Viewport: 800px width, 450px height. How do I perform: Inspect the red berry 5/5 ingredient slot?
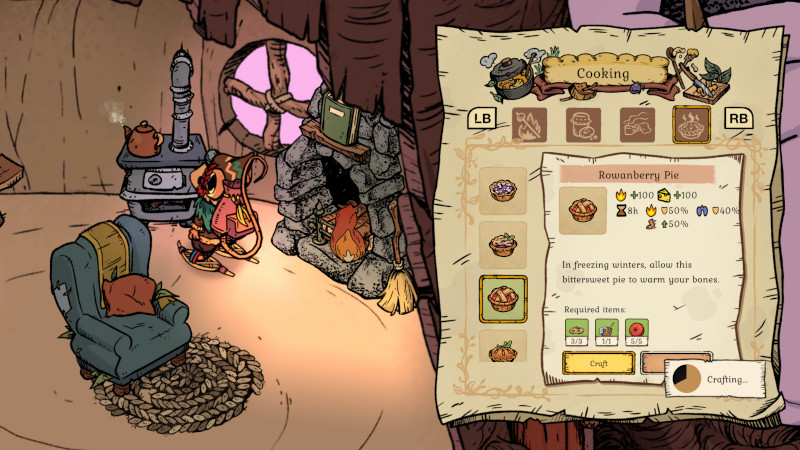[x=637, y=332]
